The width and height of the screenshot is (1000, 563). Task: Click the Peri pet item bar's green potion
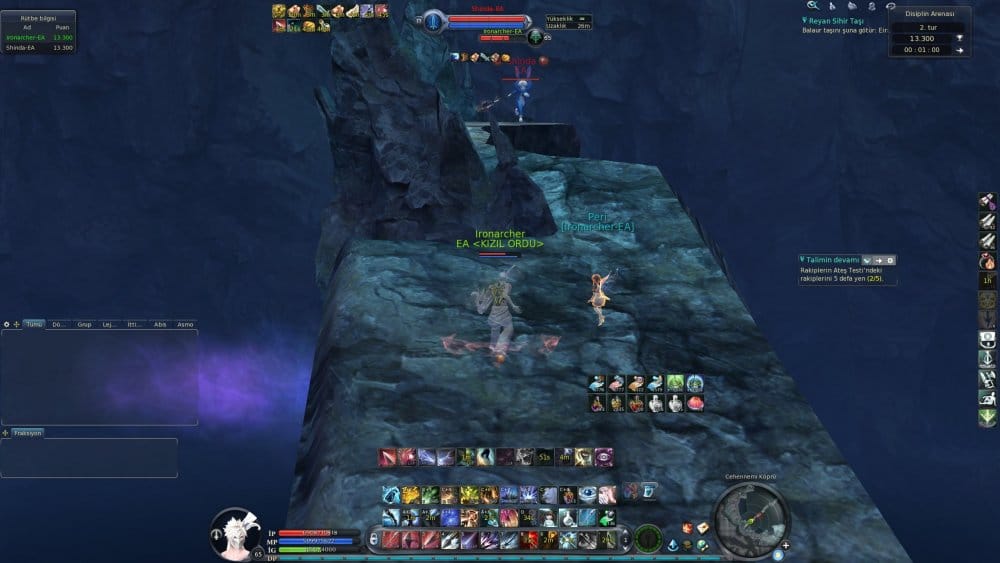(x=675, y=382)
